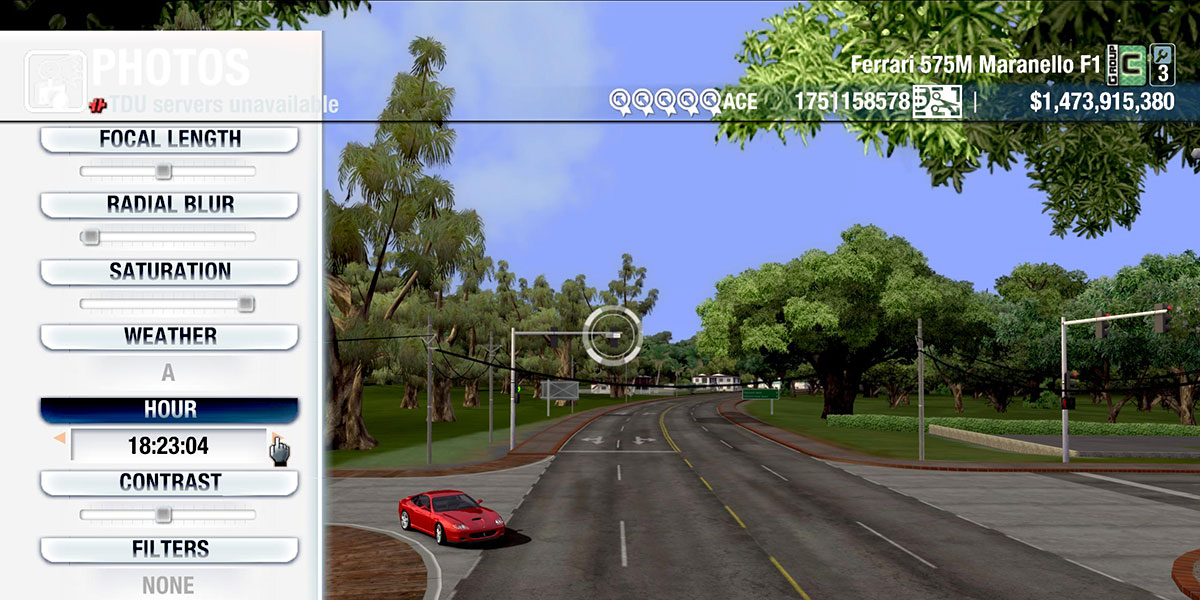This screenshot has height=600, width=1200.
Task: Select the Focal Length option
Action: coord(169,139)
